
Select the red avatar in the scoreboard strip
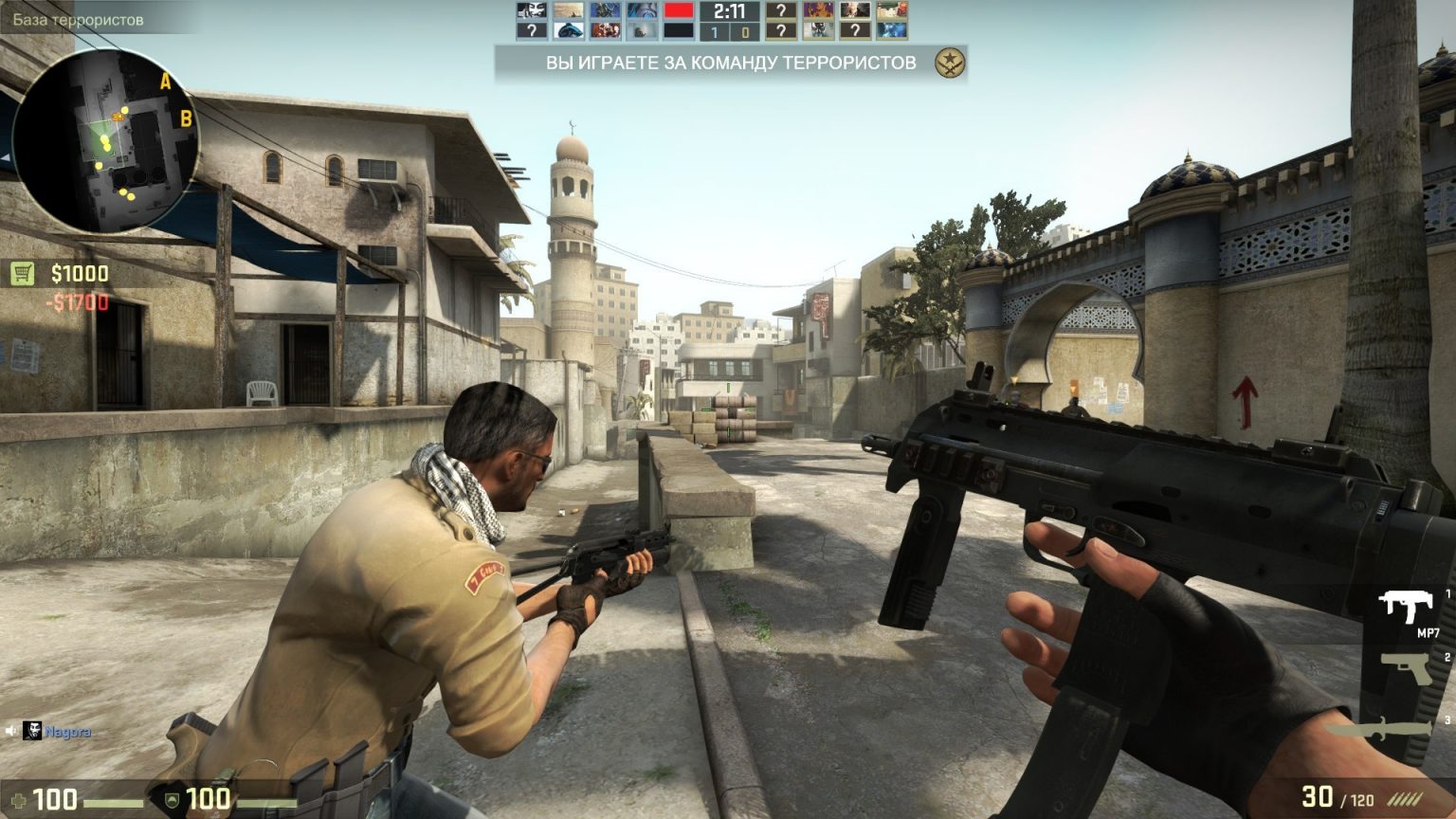tap(678, 11)
